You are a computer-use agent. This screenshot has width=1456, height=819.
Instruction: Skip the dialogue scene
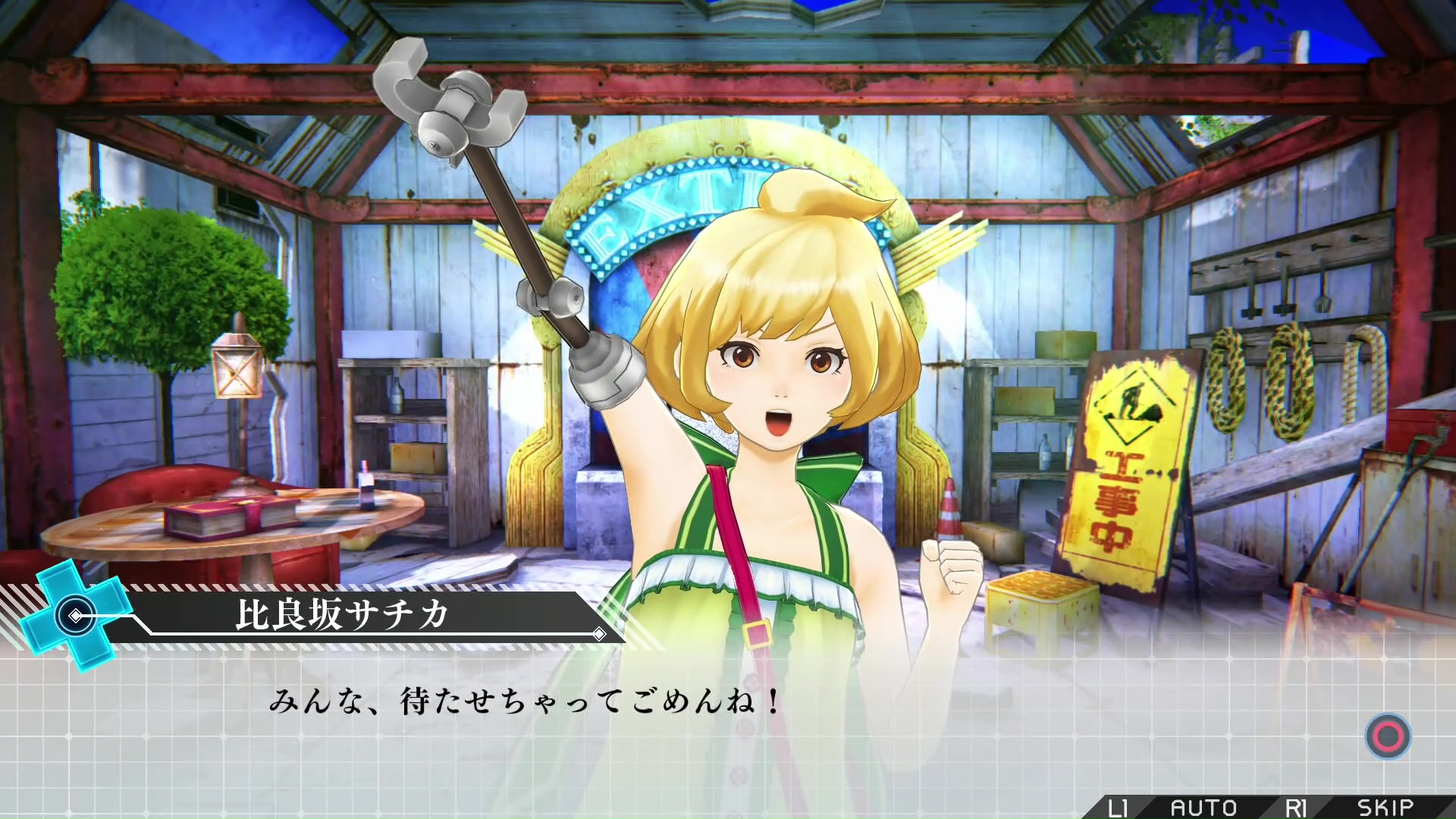pyautogui.click(x=1385, y=808)
